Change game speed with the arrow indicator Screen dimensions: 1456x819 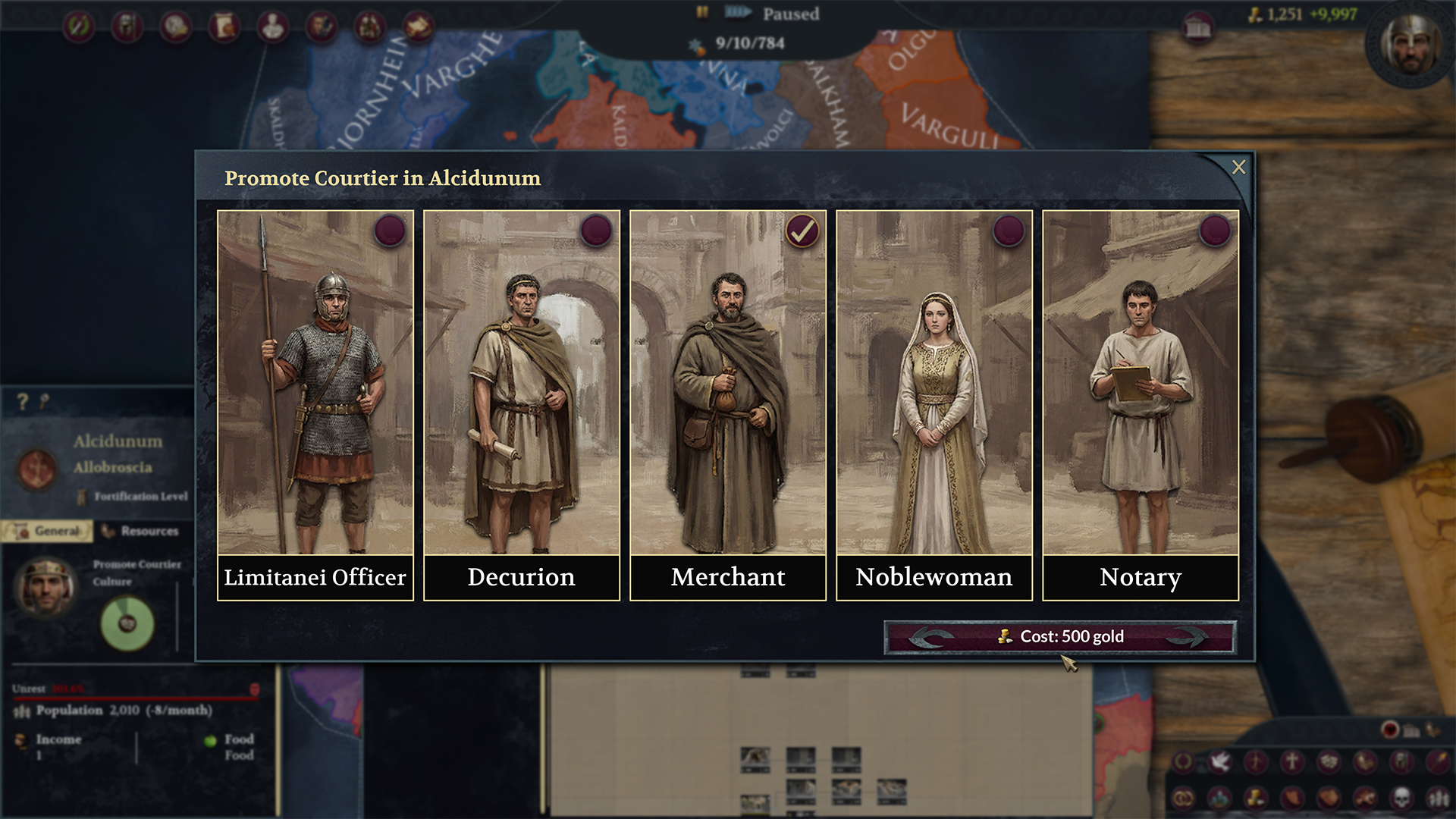[x=738, y=13]
